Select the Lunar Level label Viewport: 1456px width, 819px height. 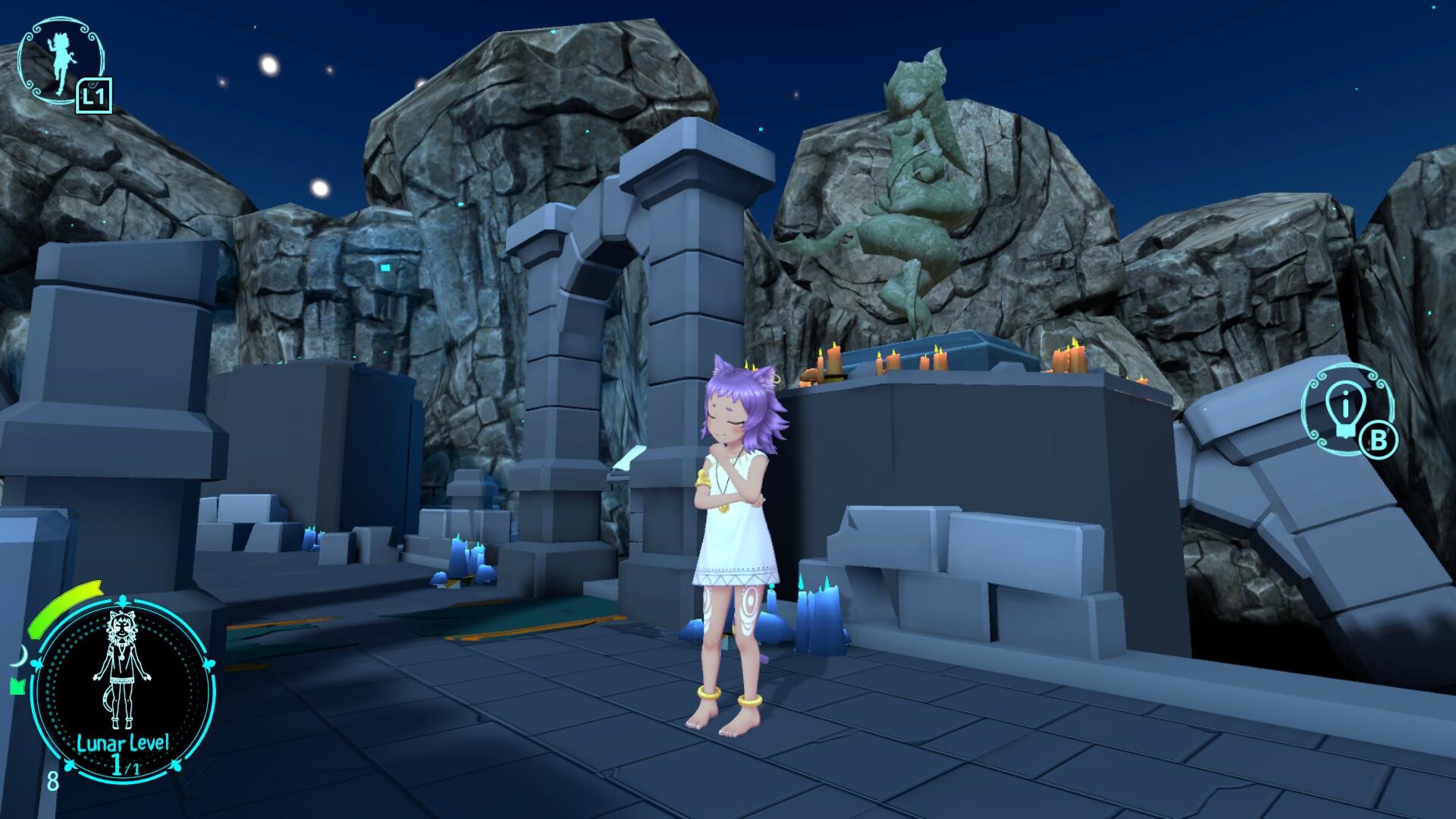122,742
